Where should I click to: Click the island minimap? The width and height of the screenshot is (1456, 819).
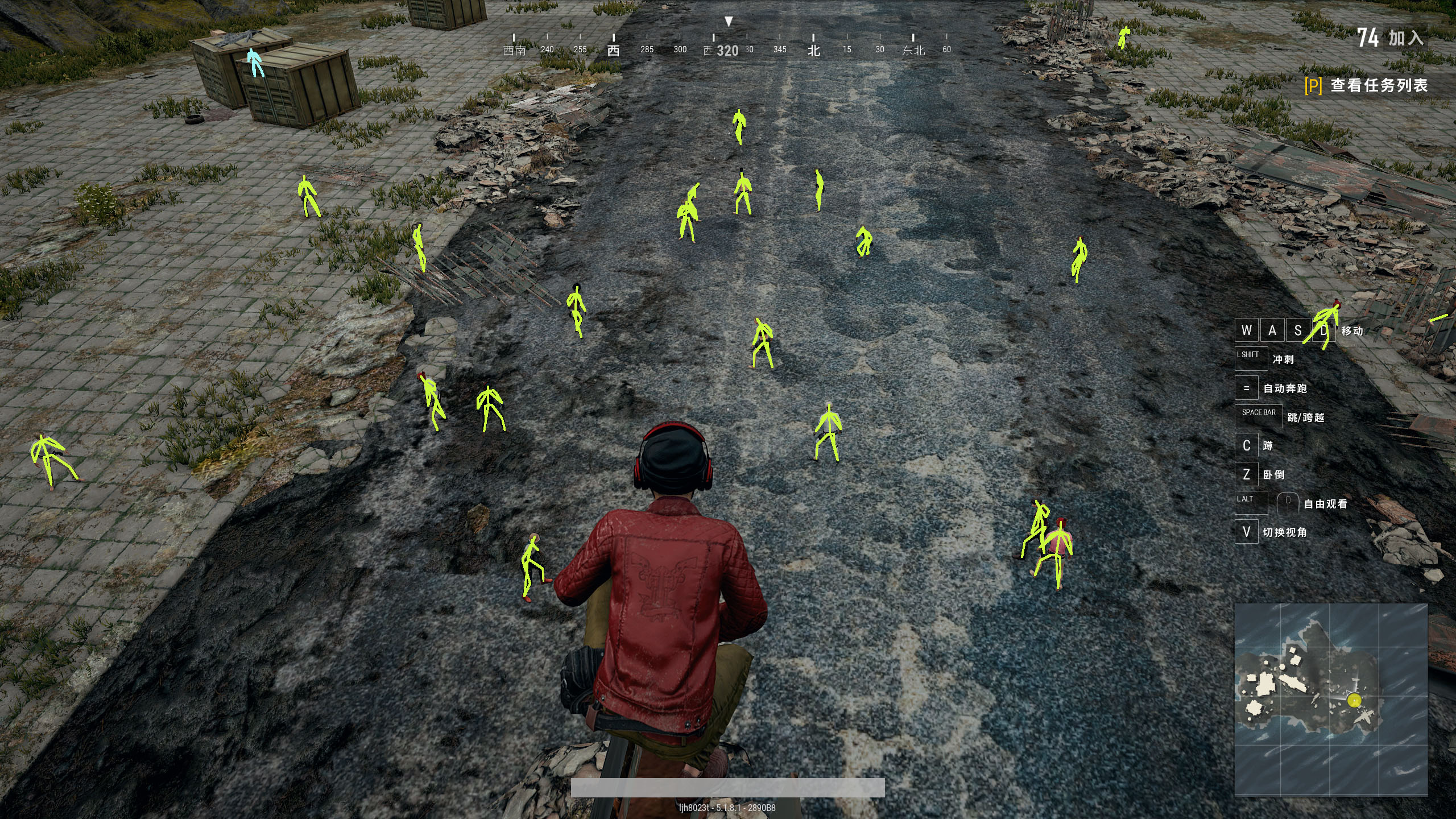(1330, 699)
